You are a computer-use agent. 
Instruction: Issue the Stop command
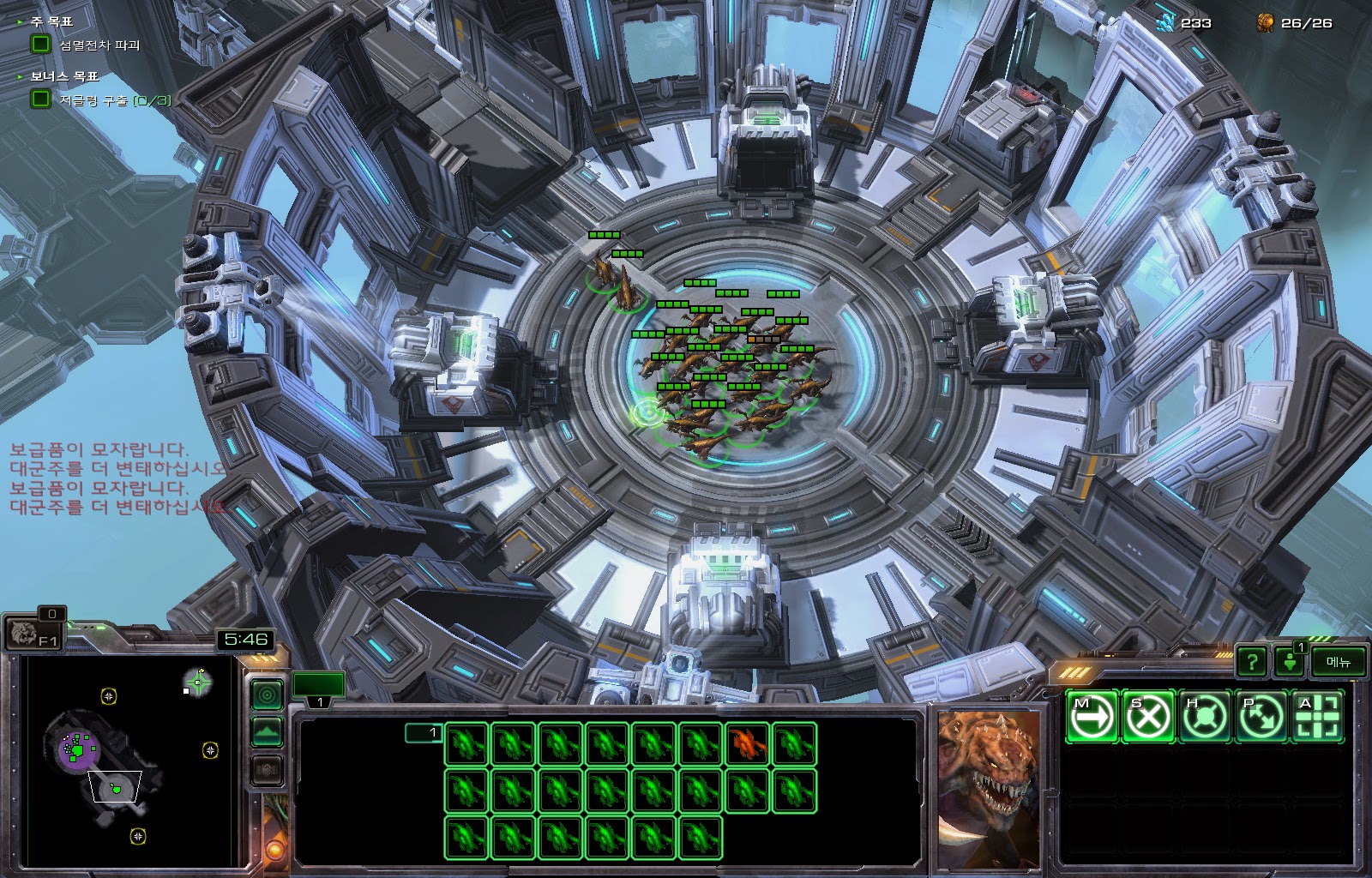click(1148, 716)
